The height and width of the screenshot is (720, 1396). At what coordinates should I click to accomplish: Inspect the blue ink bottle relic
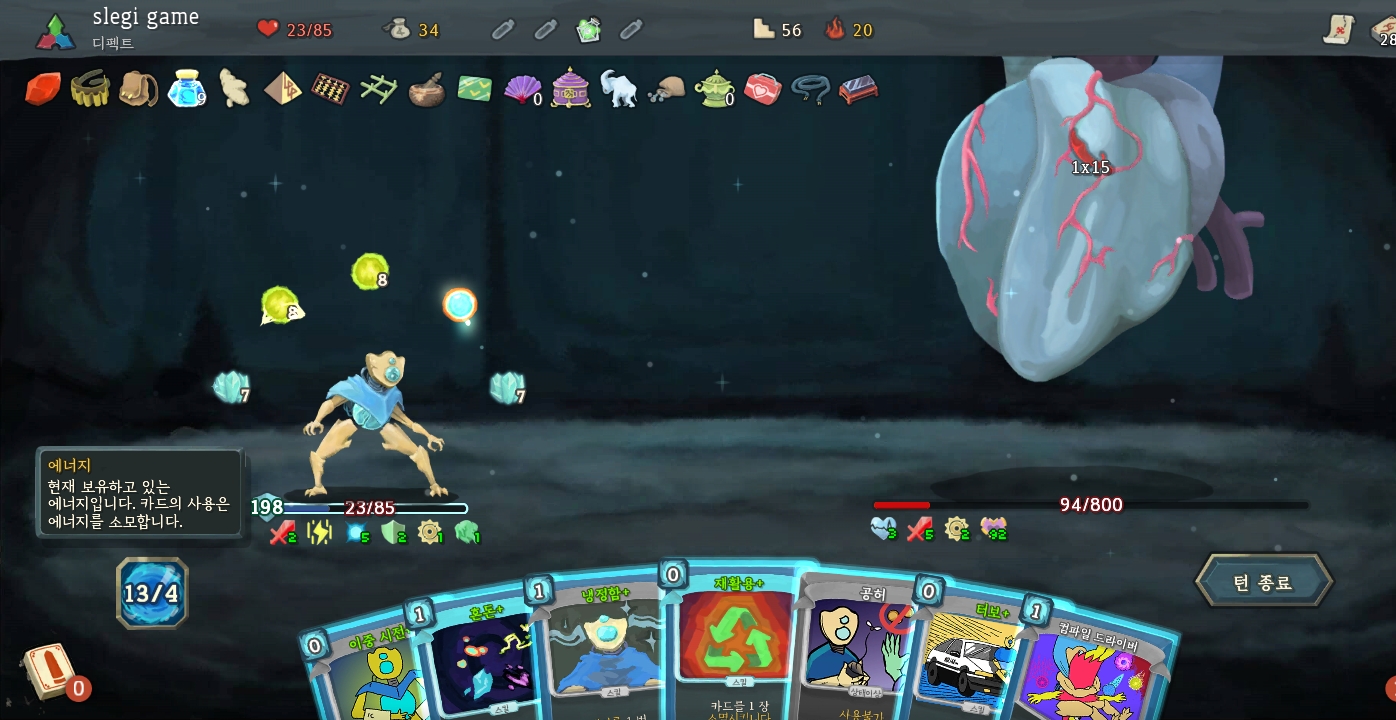coord(186,89)
